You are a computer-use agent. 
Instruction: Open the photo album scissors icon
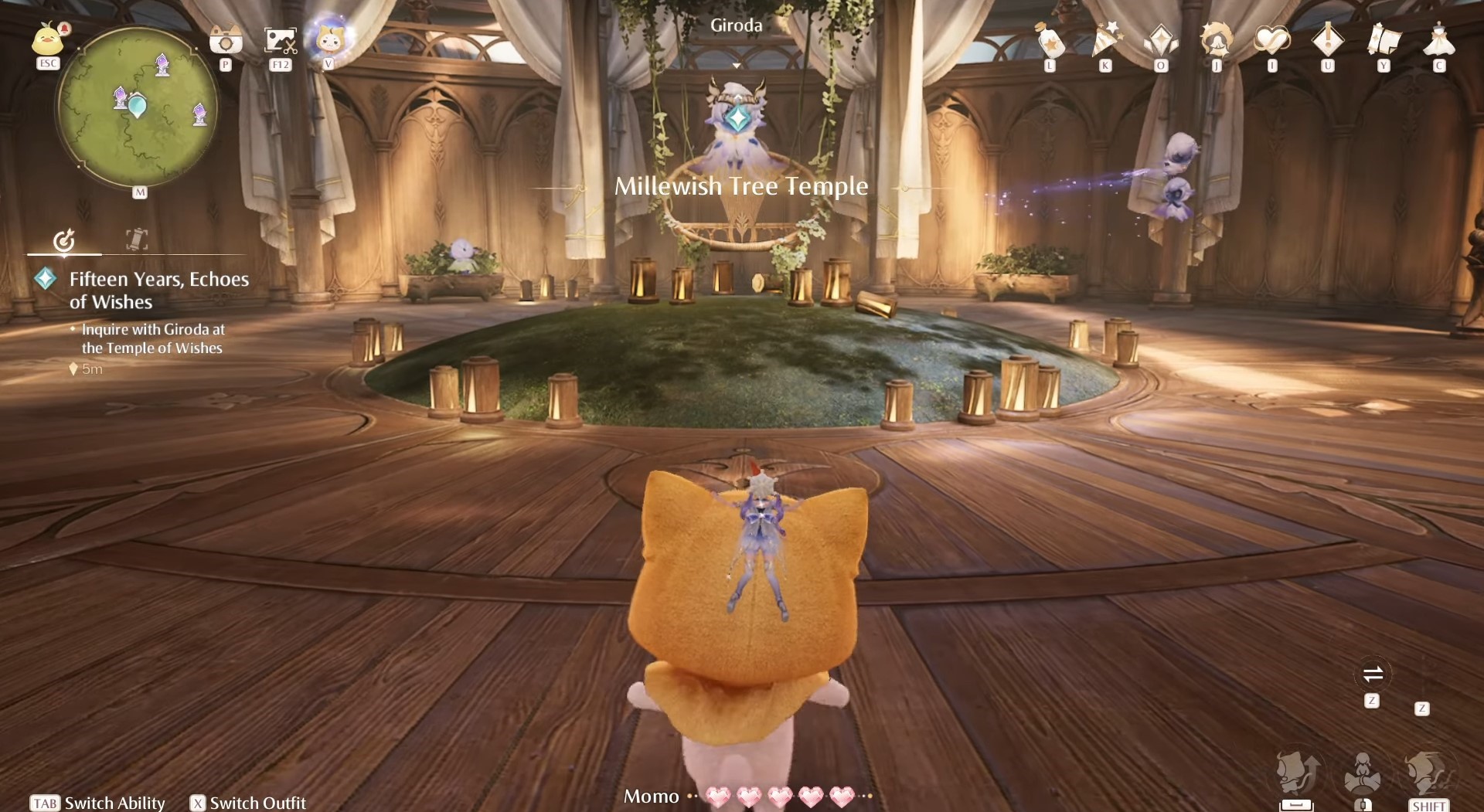(280, 40)
